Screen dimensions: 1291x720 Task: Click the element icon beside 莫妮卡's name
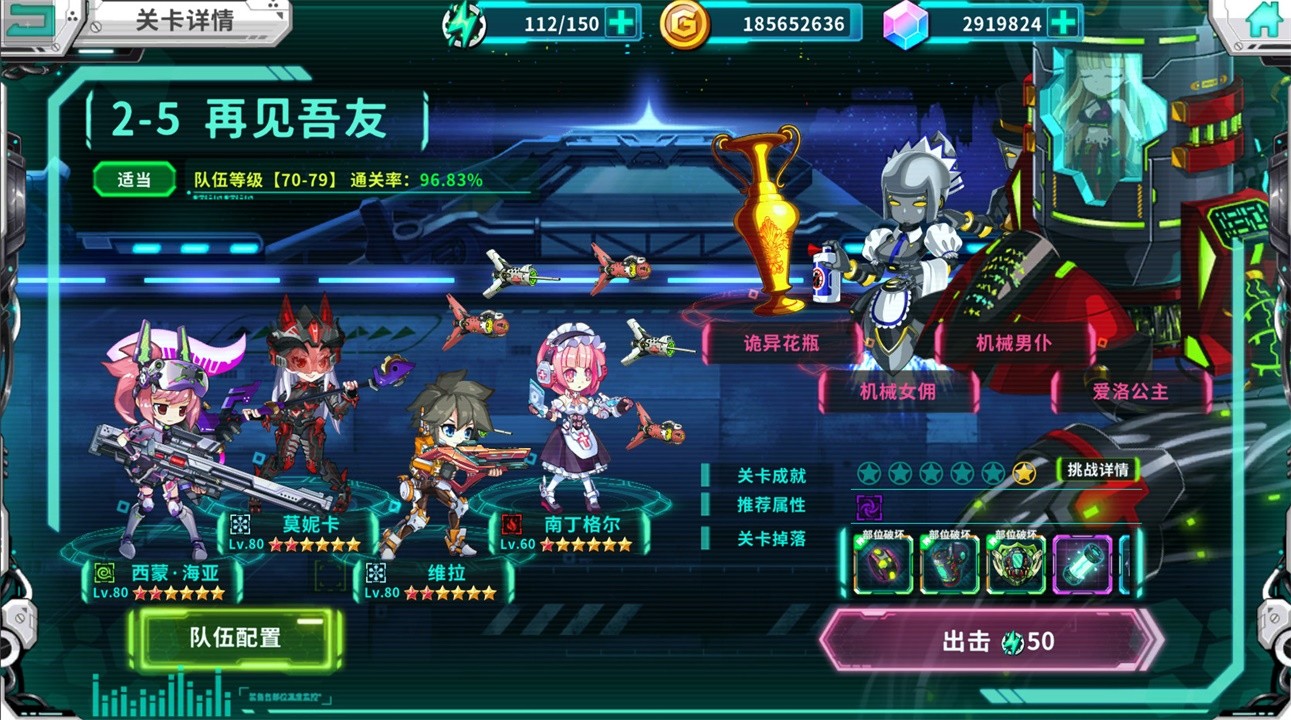click(239, 522)
